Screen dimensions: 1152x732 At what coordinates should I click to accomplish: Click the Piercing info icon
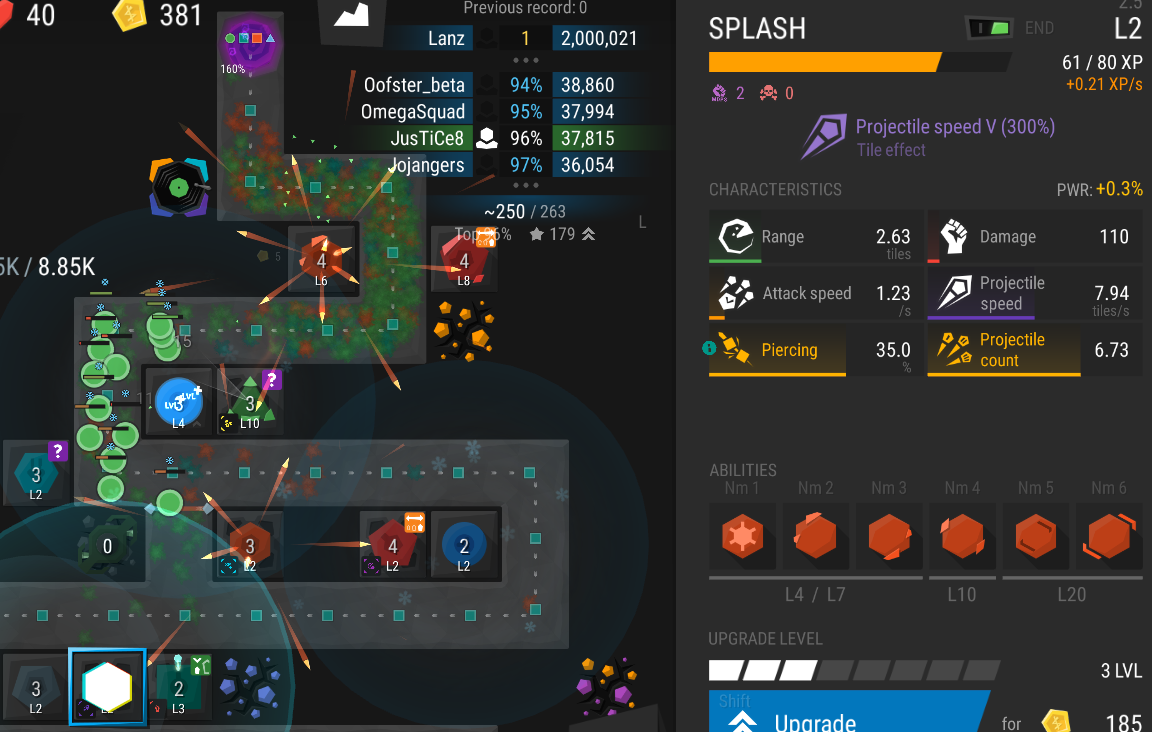click(710, 348)
